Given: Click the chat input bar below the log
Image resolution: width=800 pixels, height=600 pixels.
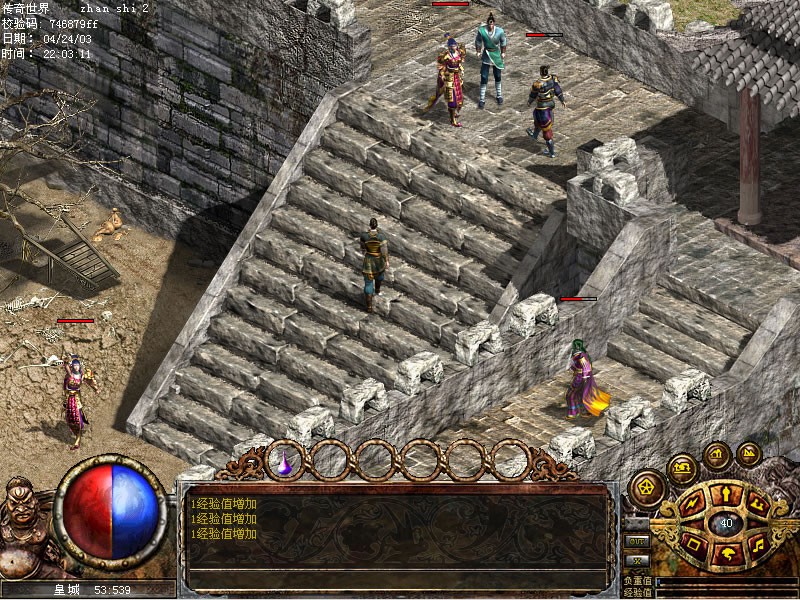Looking at the screenshot, I should click(398, 579).
